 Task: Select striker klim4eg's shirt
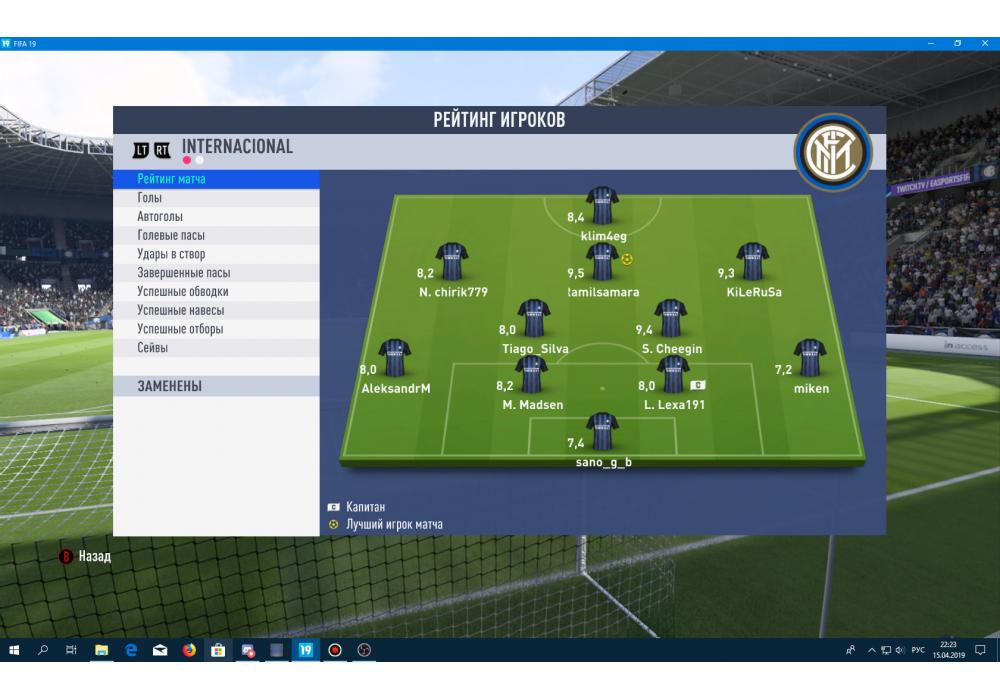[603, 206]
